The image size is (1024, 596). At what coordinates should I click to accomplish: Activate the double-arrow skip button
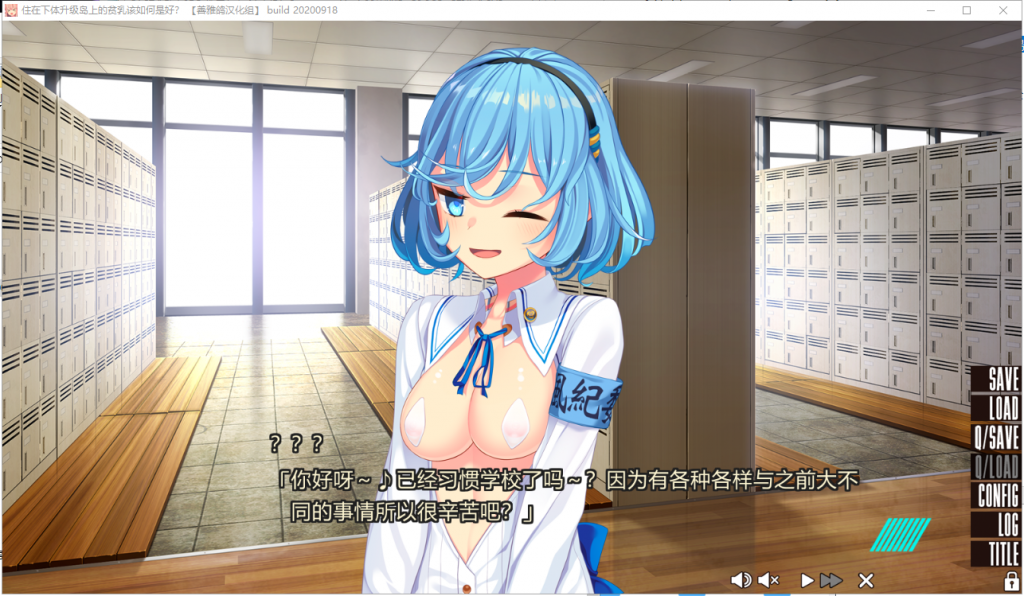tap(831, 580)
